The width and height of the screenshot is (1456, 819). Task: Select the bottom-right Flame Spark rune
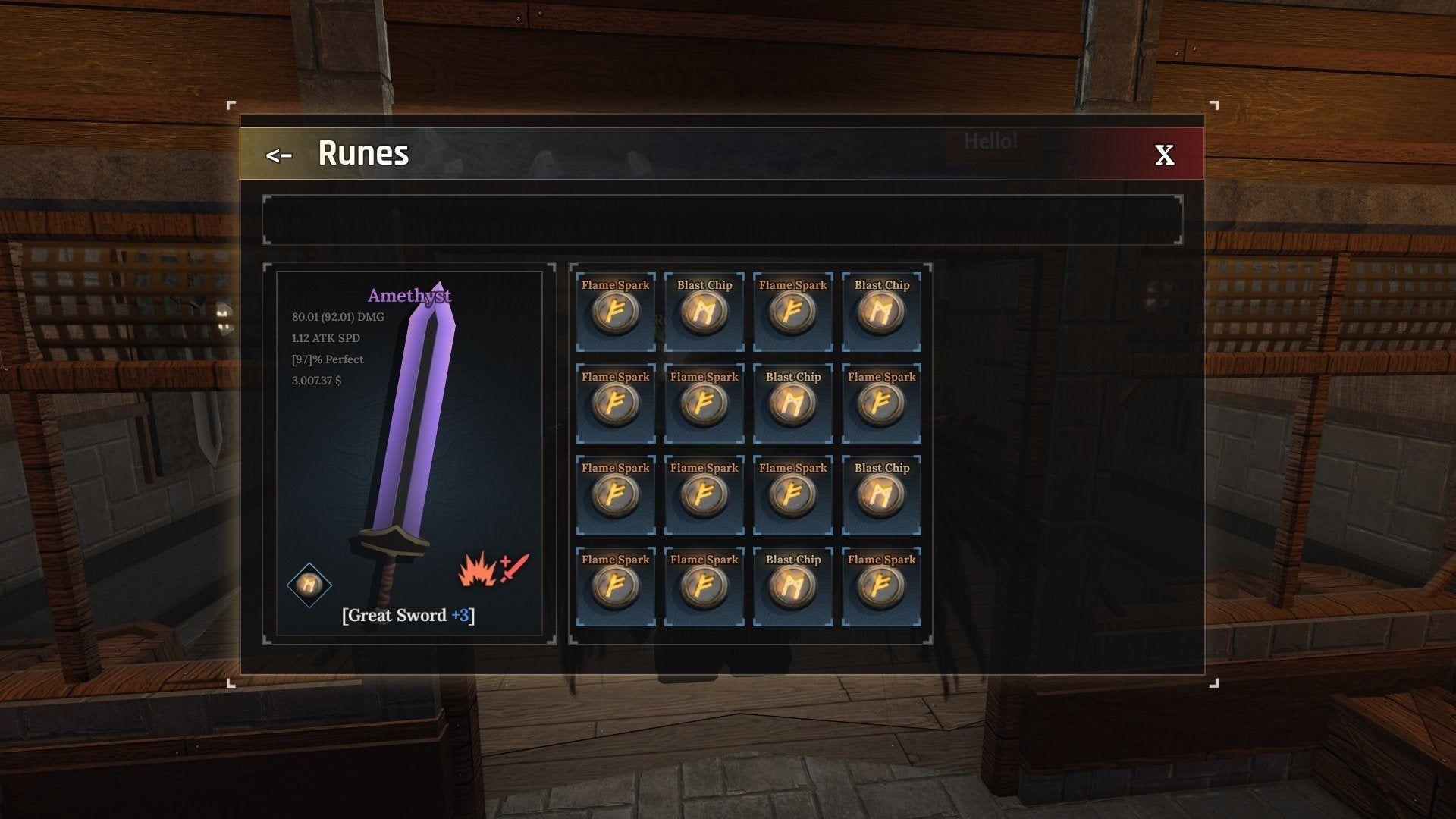881,585
